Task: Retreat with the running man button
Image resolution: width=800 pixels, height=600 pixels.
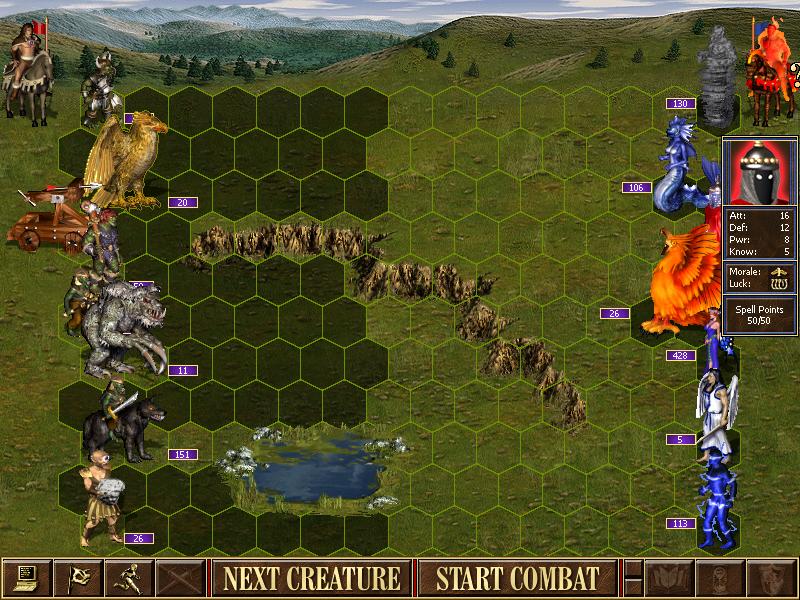Action: 129,578
